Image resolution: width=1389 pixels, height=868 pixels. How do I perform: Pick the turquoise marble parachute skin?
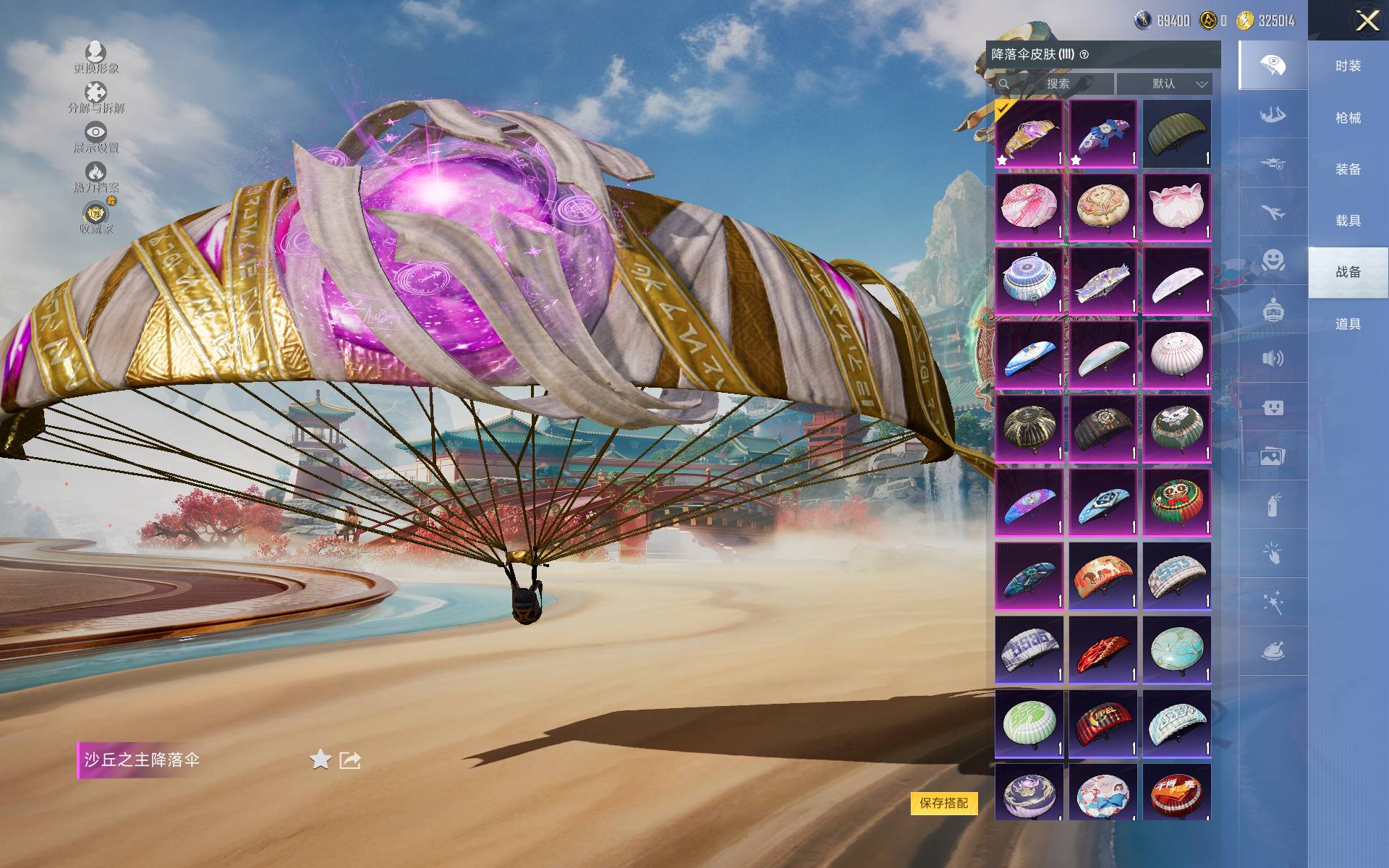1176,650
